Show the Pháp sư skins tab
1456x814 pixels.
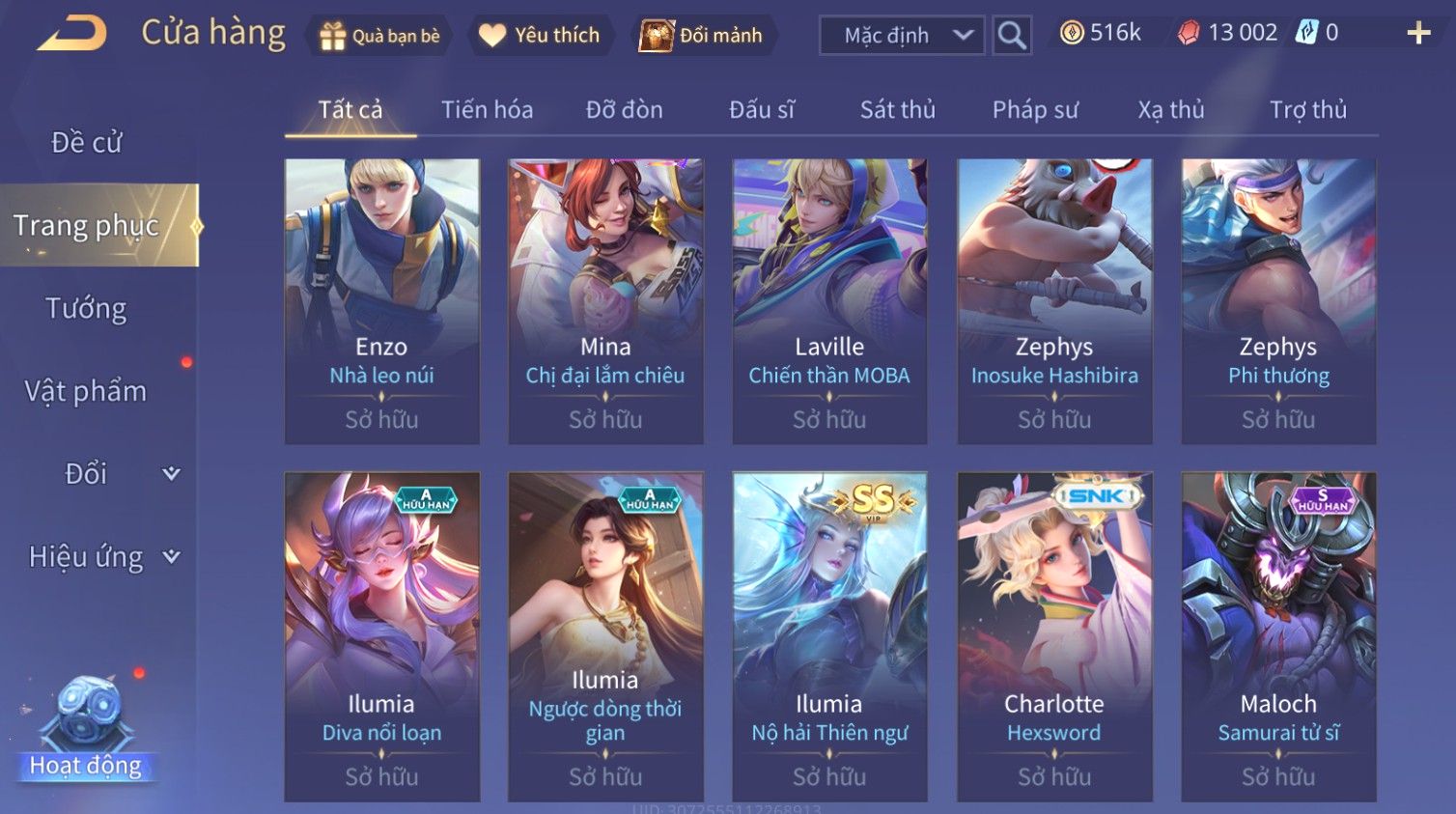tap(1035, 110)
